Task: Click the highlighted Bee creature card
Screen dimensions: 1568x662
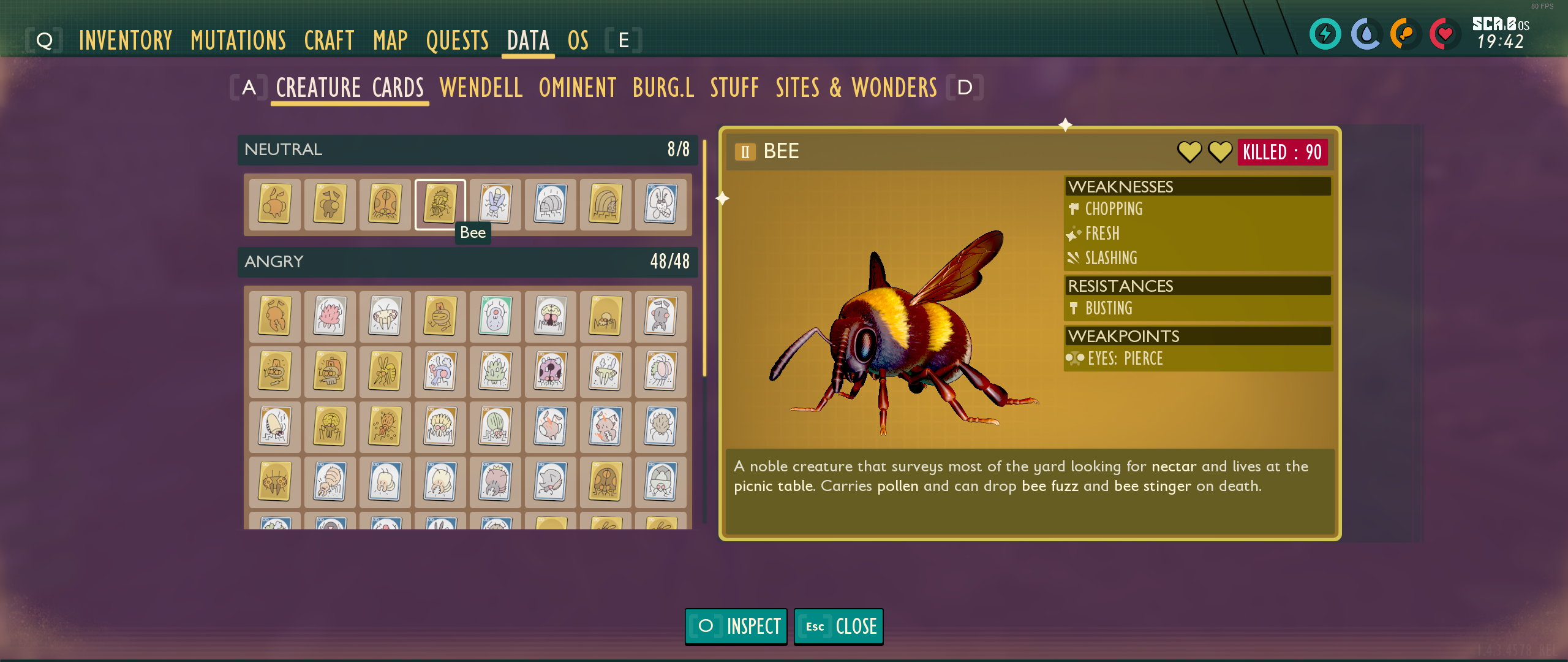Action: tap(440, 205)
